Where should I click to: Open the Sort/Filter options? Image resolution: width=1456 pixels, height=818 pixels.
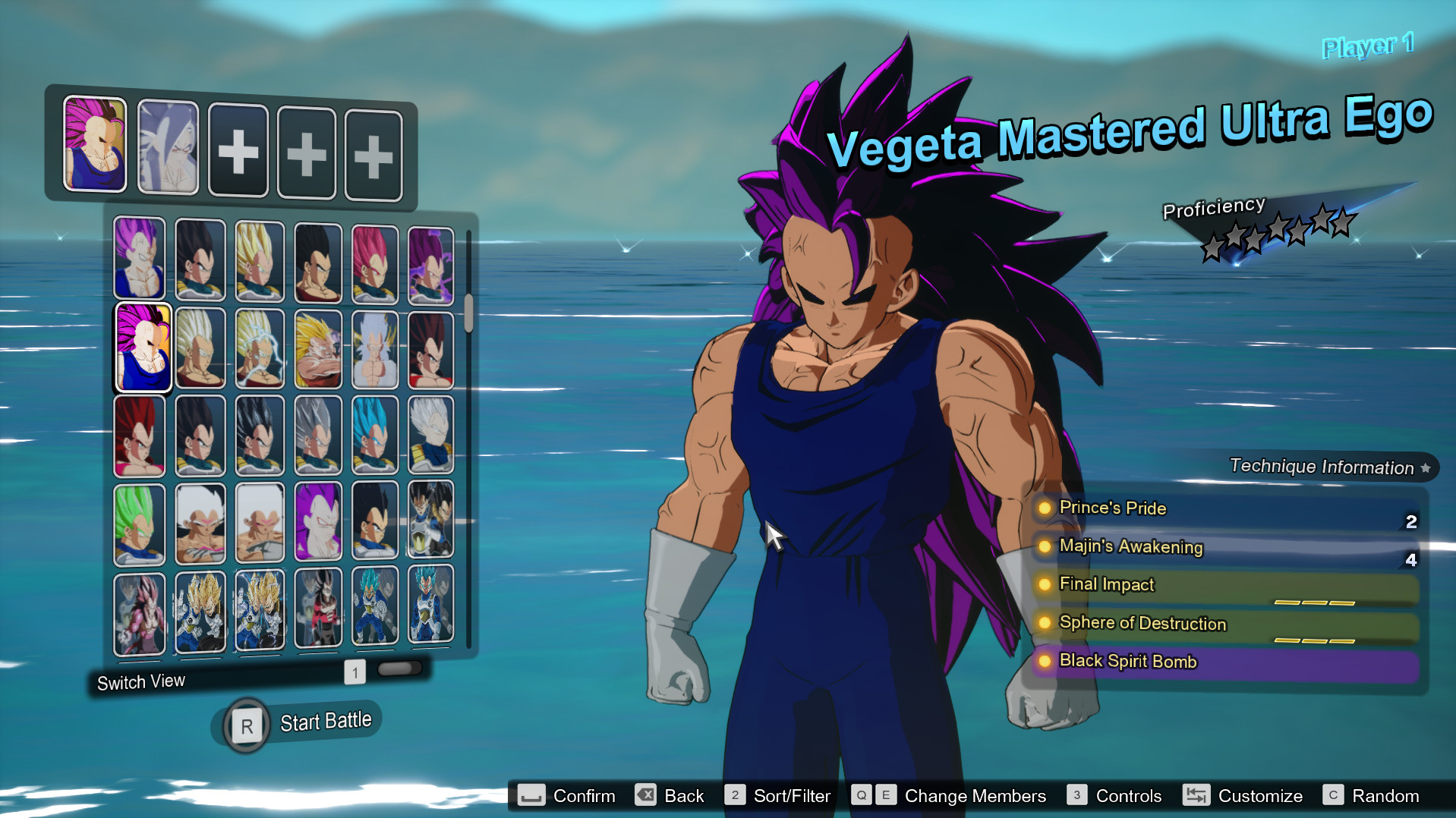pyautogui.click(x=778, y=796)
